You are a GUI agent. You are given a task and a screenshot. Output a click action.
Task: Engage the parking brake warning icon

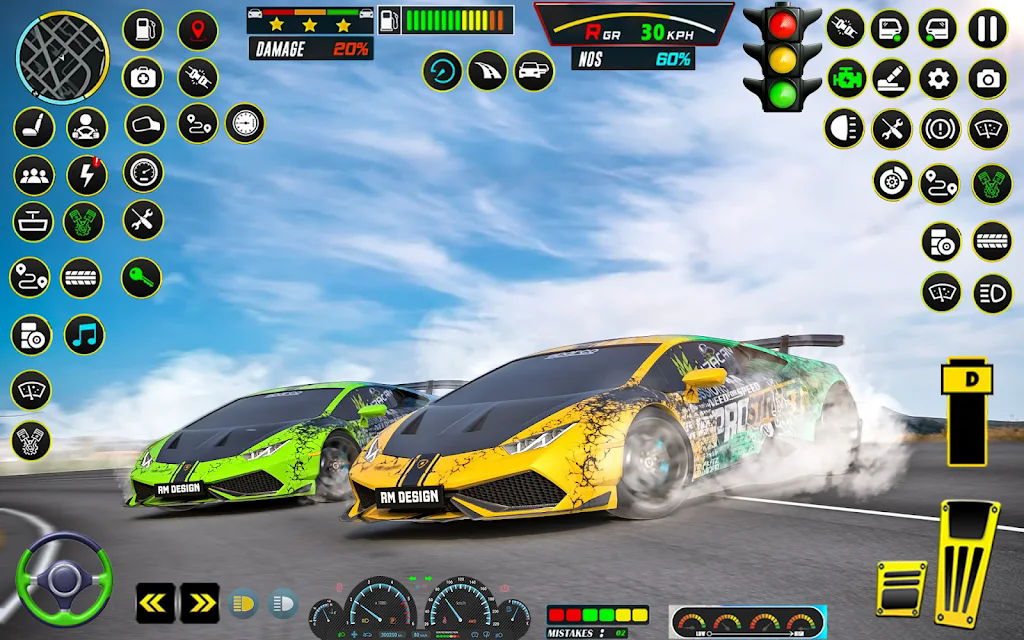[x=939, y=129]
